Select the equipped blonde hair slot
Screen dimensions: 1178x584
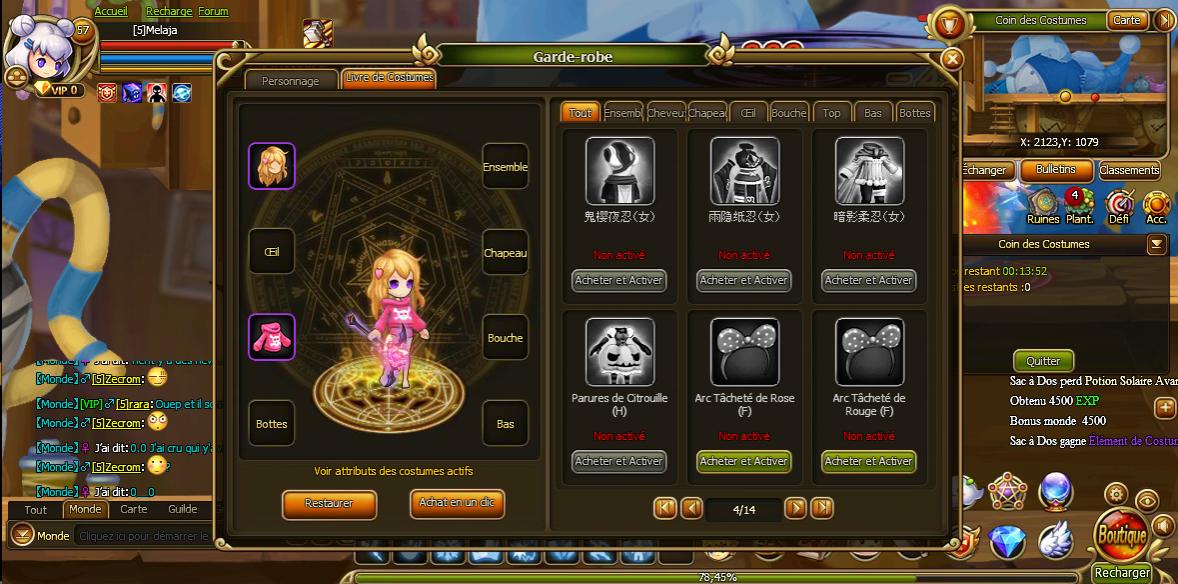tap(271, 166)
